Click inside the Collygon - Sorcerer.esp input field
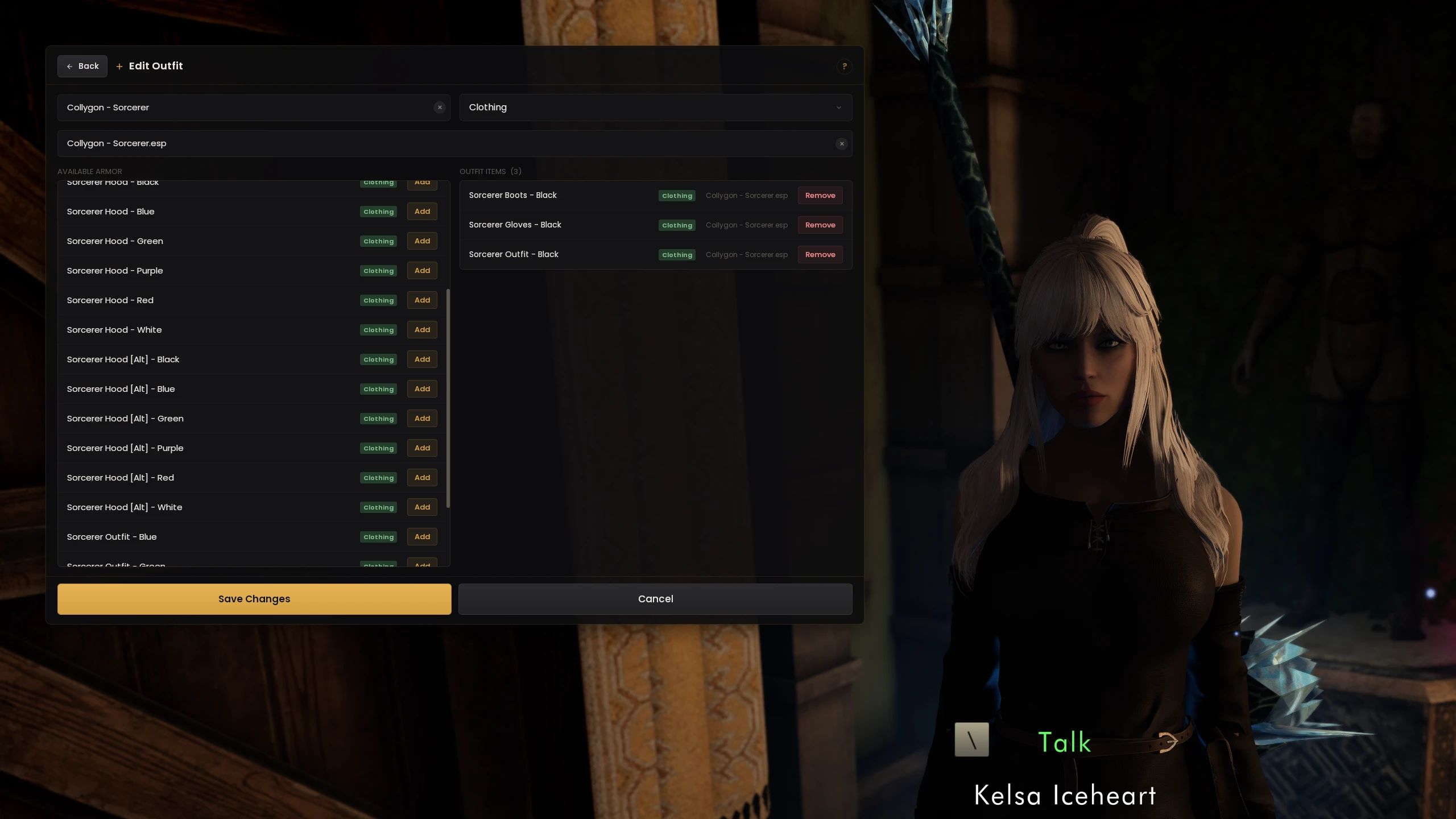 398,143
